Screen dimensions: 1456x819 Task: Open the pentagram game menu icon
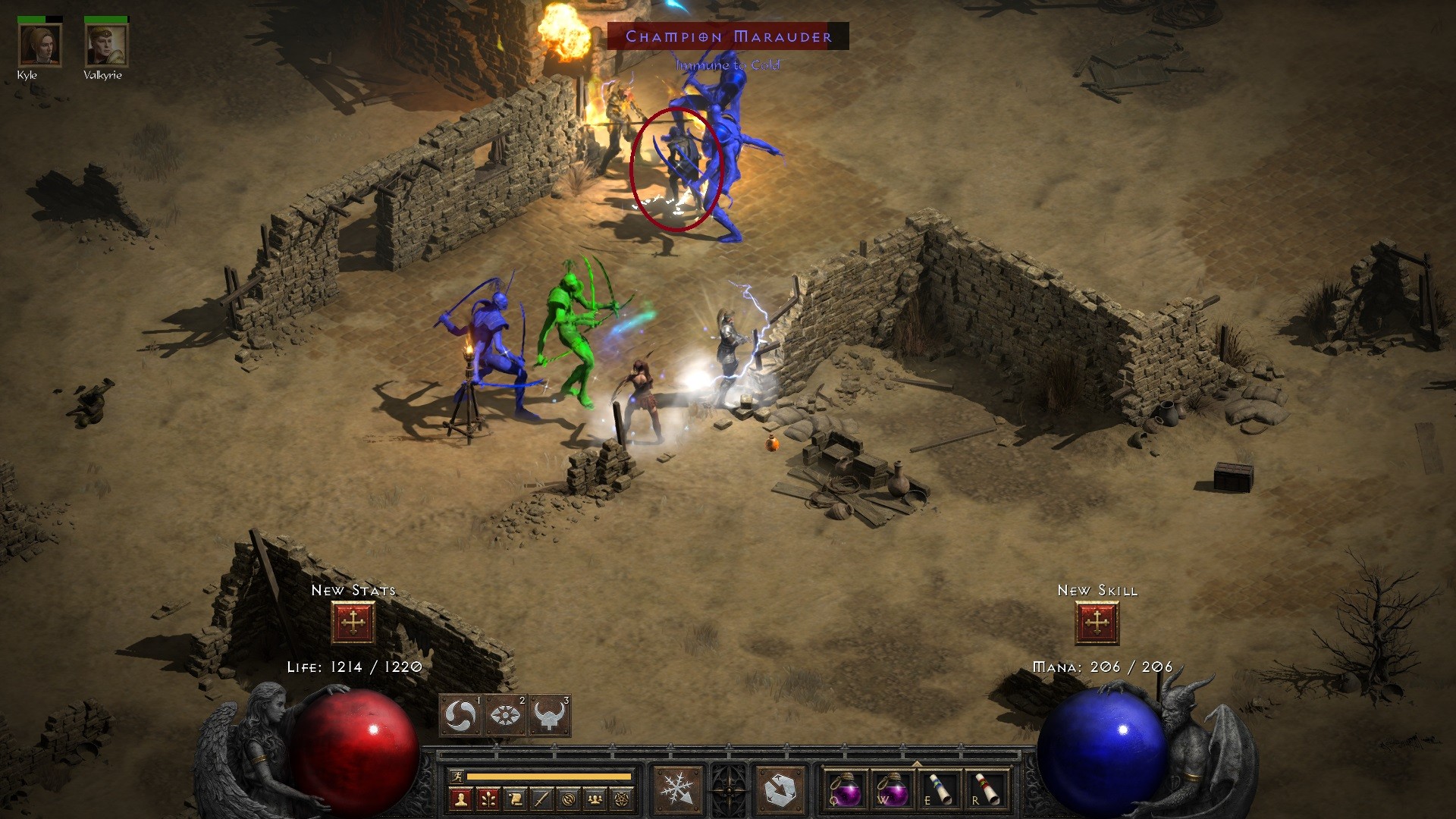[x=623, y=799]
